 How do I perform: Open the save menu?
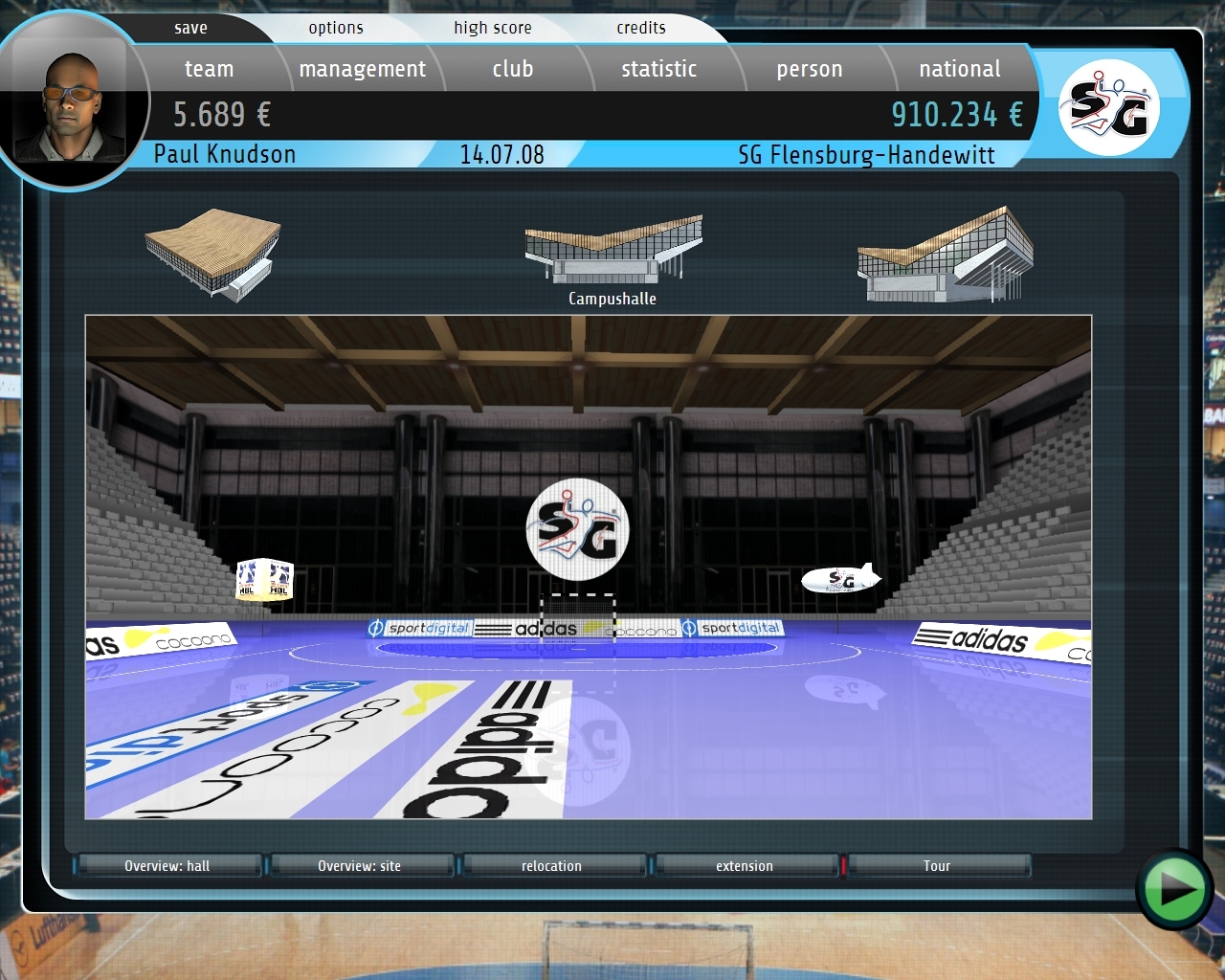(190, 28)
